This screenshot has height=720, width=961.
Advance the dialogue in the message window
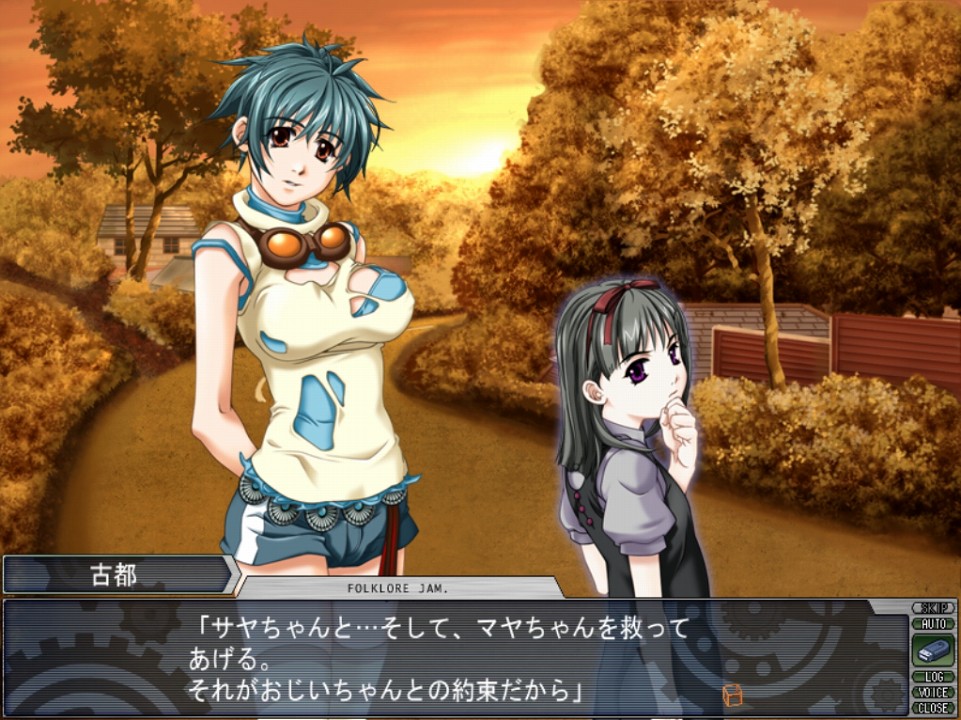[450, 660]
